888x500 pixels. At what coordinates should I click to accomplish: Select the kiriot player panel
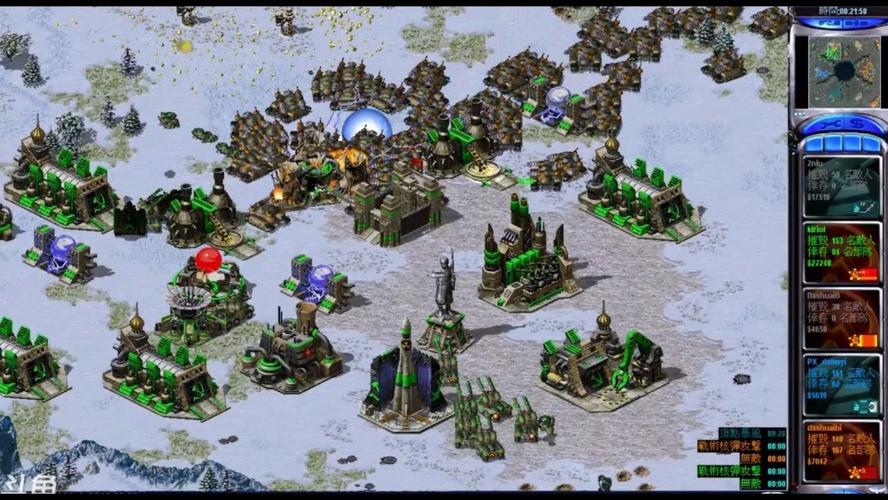pyautogui.click(x=842, y=251)
